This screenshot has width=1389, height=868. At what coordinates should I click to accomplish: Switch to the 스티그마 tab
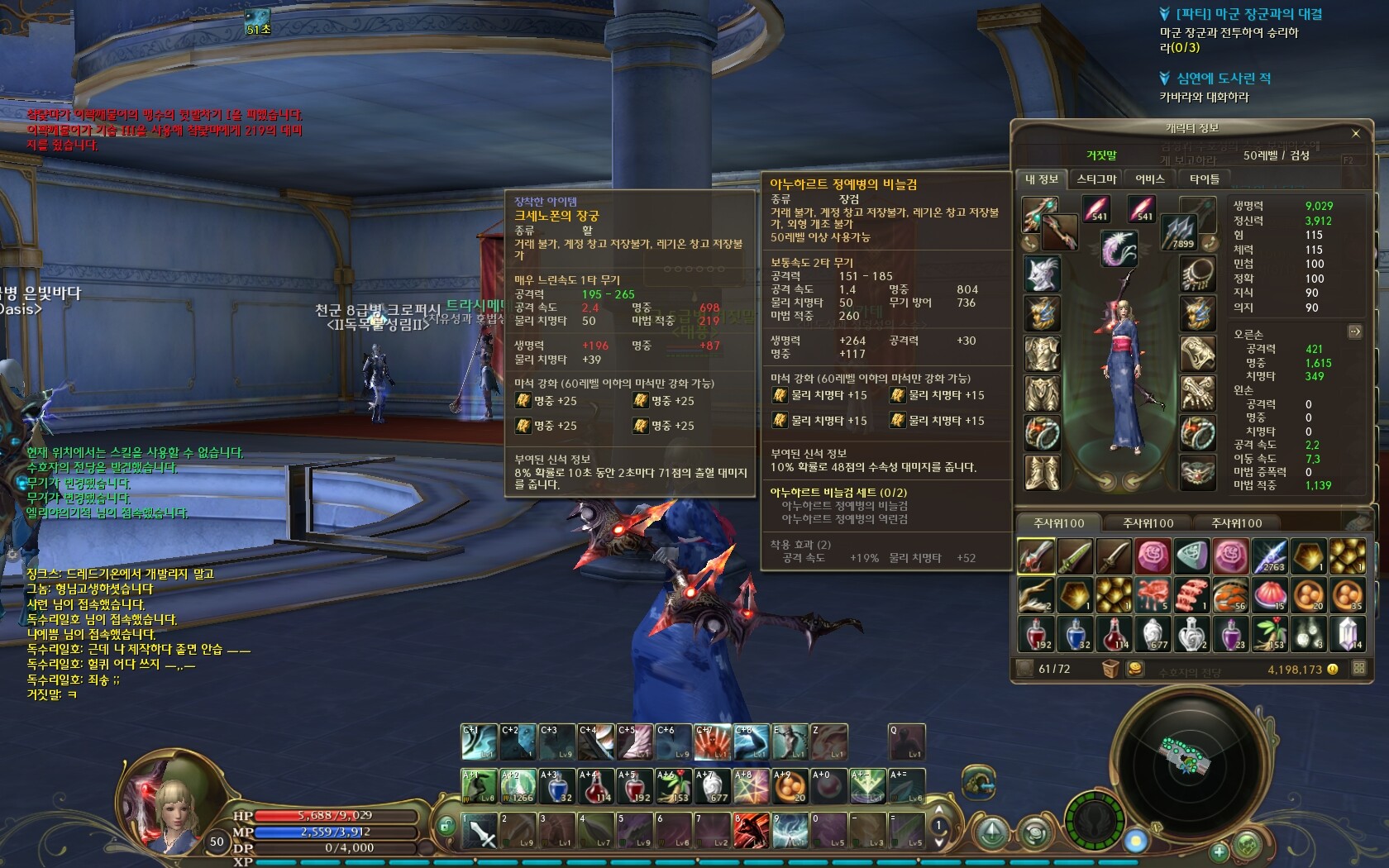pos(1096,179)
